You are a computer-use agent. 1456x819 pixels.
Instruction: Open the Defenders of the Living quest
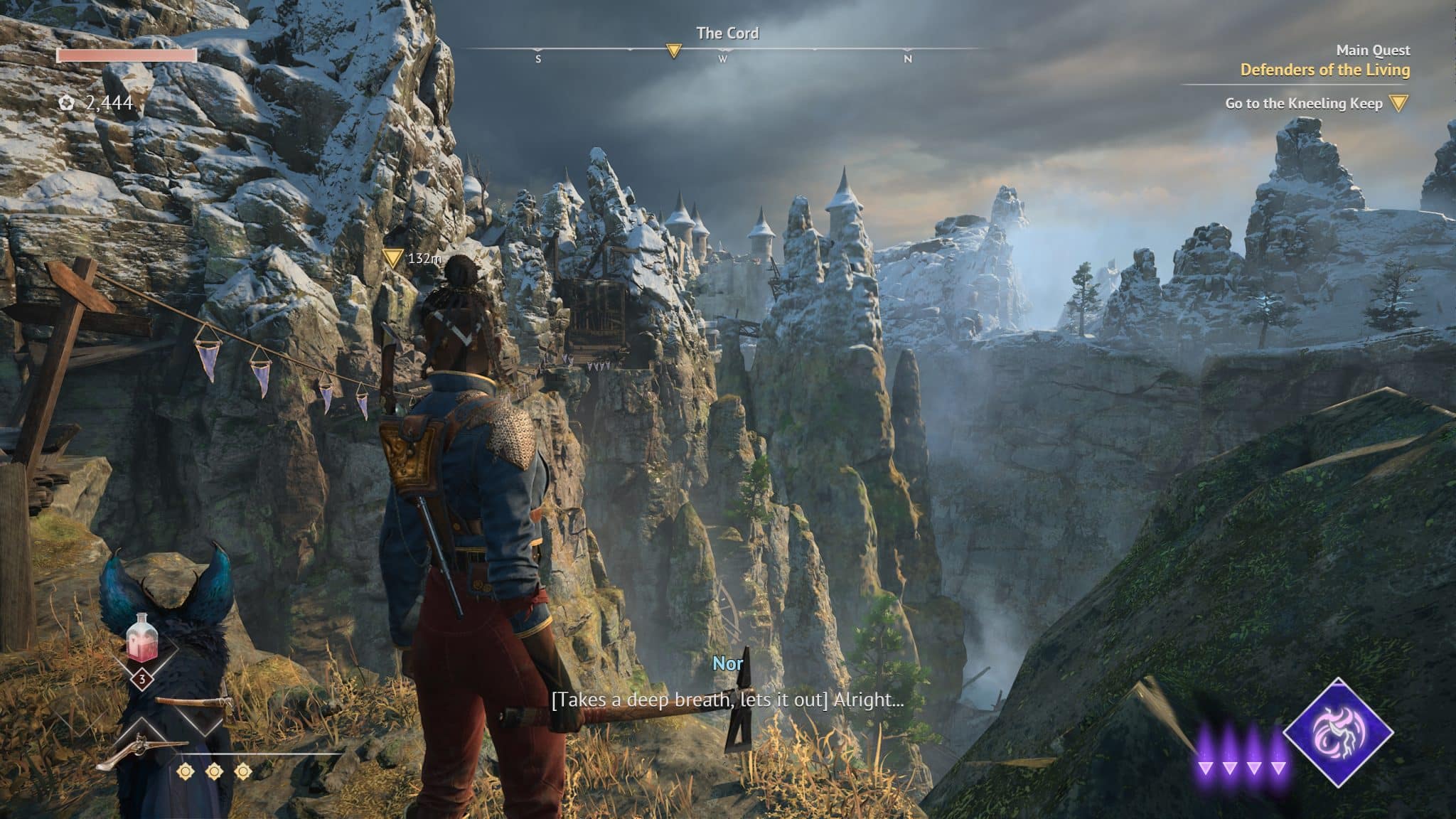[1324, 70]
